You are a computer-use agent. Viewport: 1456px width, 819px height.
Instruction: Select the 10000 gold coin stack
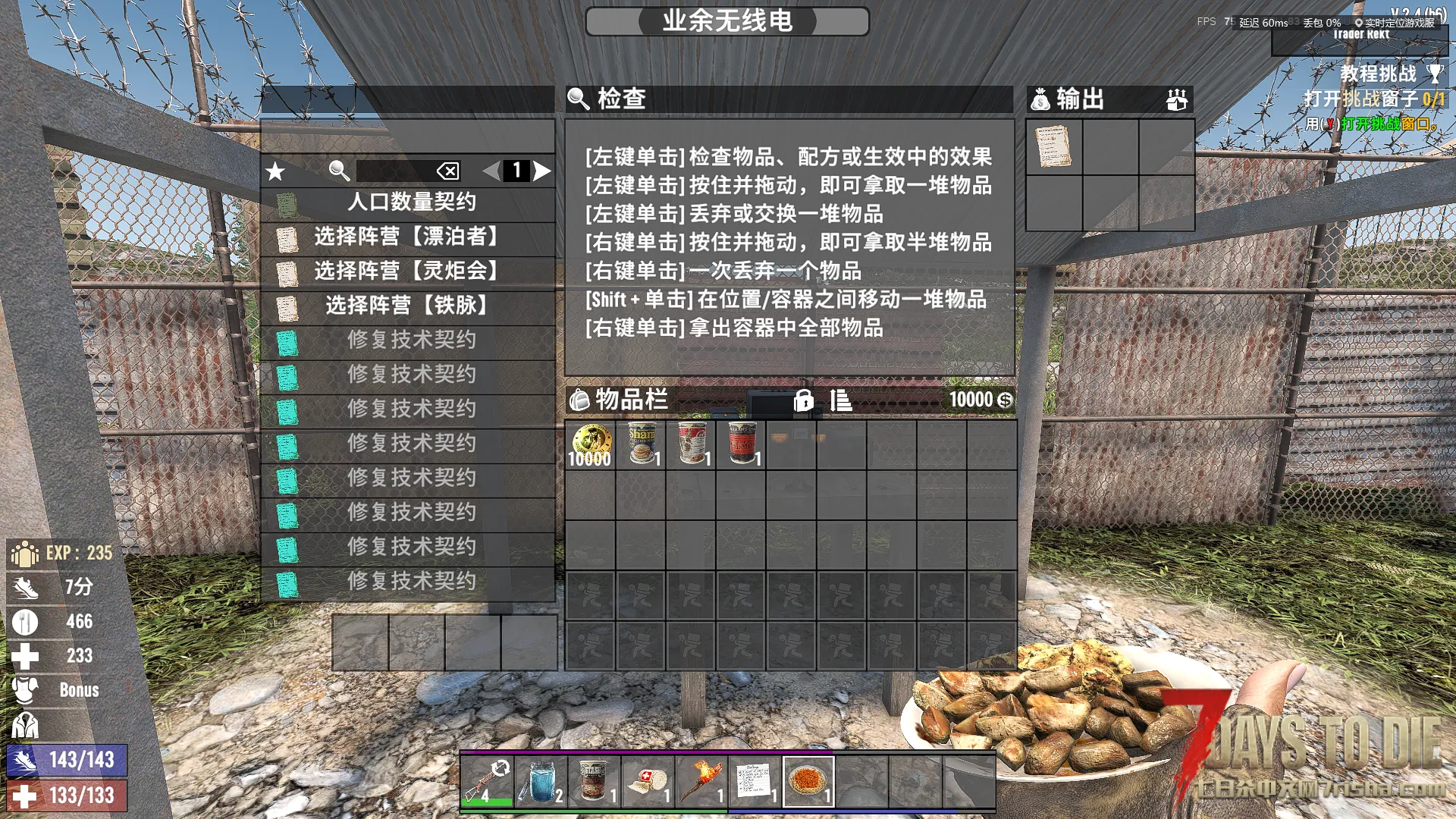tap(590, 445)
